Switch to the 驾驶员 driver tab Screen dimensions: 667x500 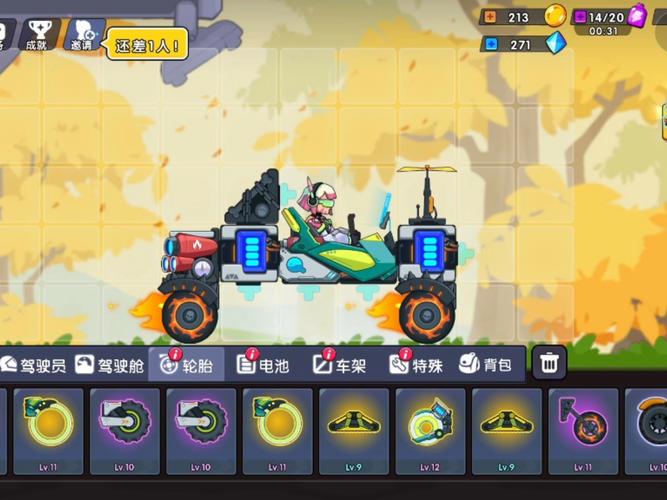coord(34,365)
